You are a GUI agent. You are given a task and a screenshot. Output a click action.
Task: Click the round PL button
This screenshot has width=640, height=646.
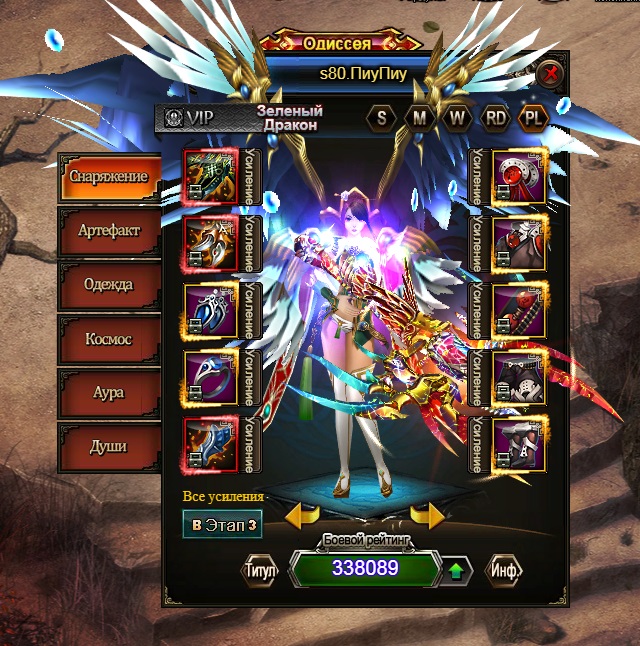tap(534, 117)
